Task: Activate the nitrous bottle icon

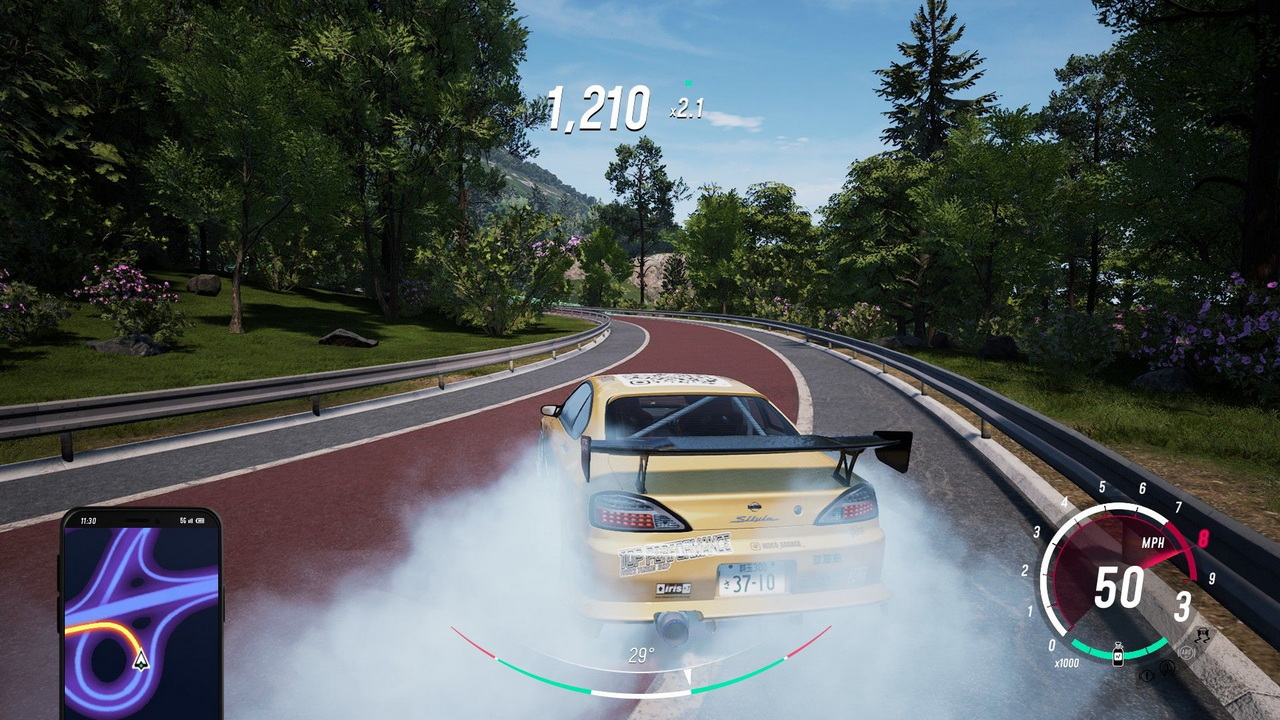Action: point(1117,655)
